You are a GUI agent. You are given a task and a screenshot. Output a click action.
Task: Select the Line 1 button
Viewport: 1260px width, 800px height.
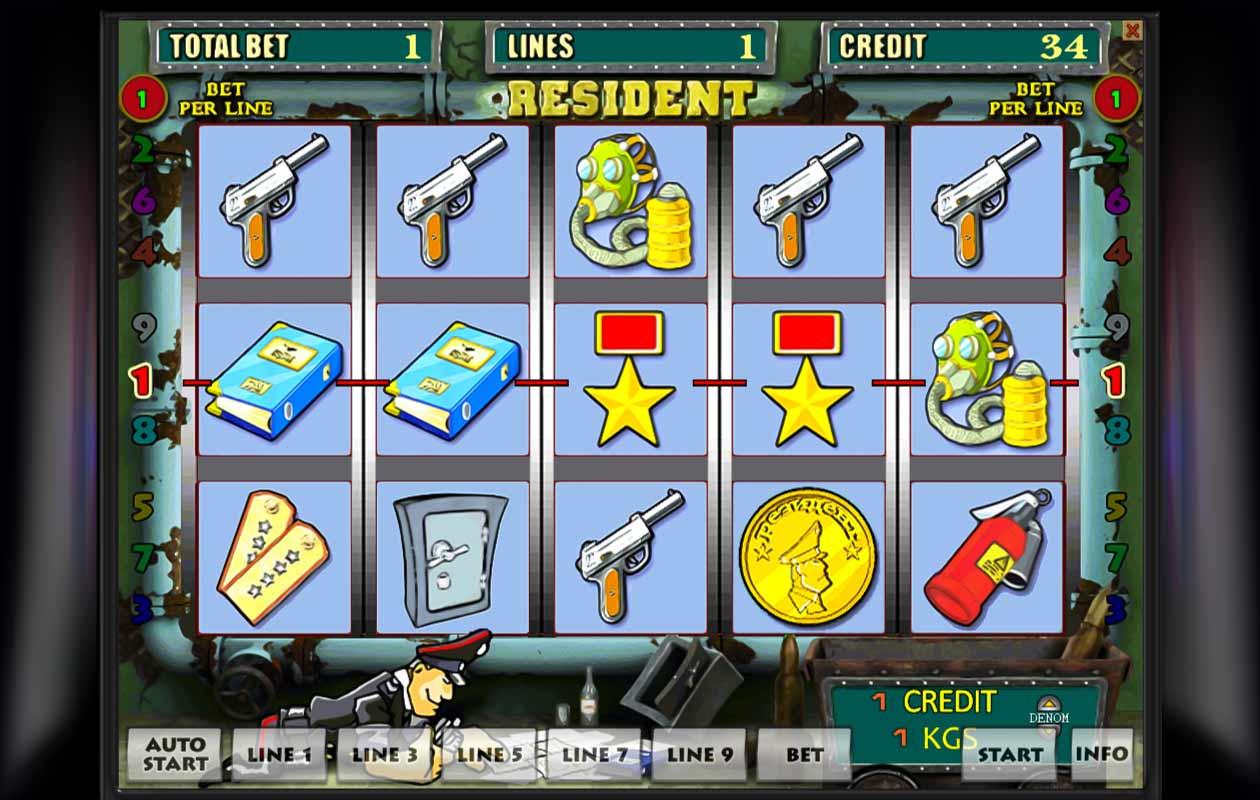click(279, 755)
